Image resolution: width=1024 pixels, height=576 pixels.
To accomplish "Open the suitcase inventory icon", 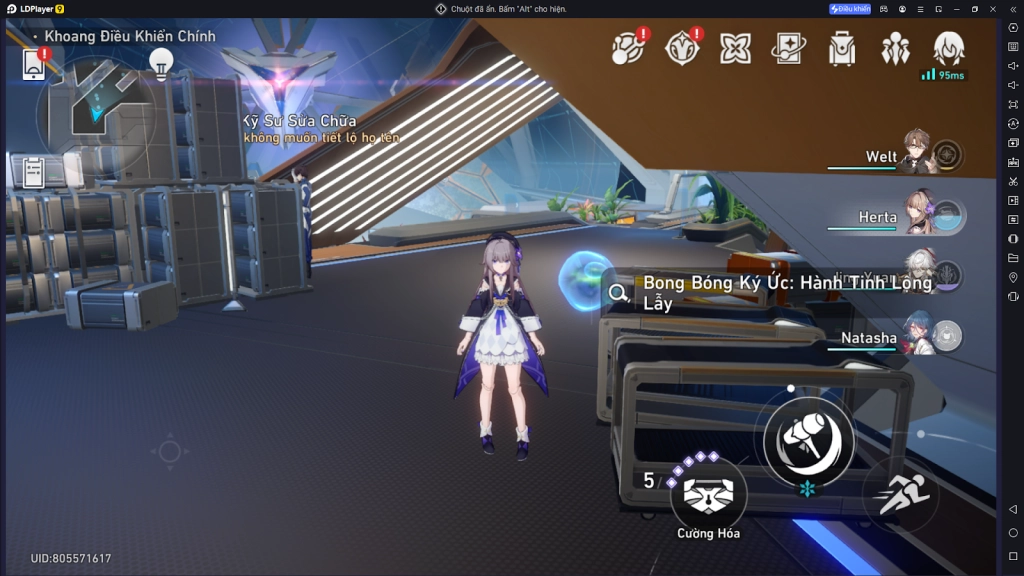I will tap(842, 48).
